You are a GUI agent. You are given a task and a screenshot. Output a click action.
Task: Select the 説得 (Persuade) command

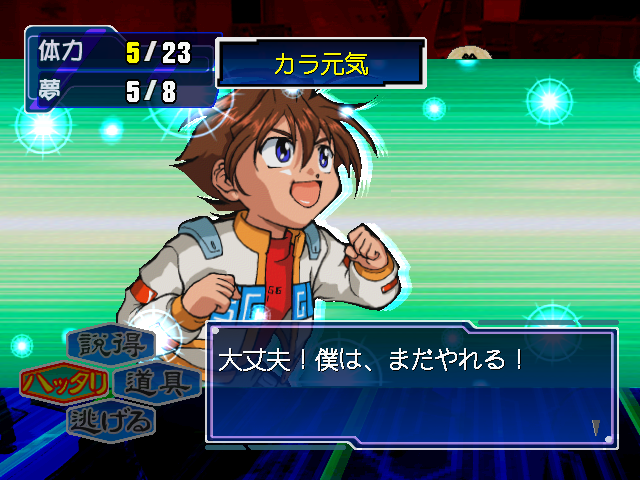[111, 345]
